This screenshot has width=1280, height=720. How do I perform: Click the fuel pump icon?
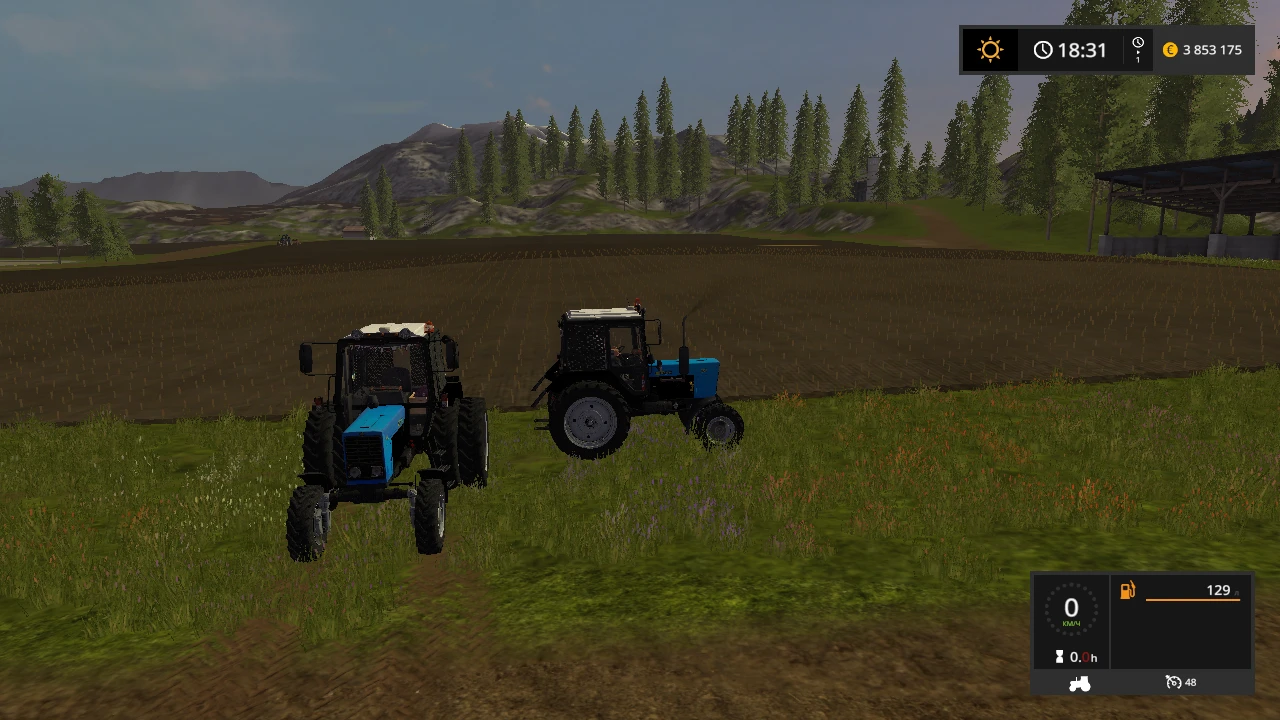click(x=1127, y=590)
